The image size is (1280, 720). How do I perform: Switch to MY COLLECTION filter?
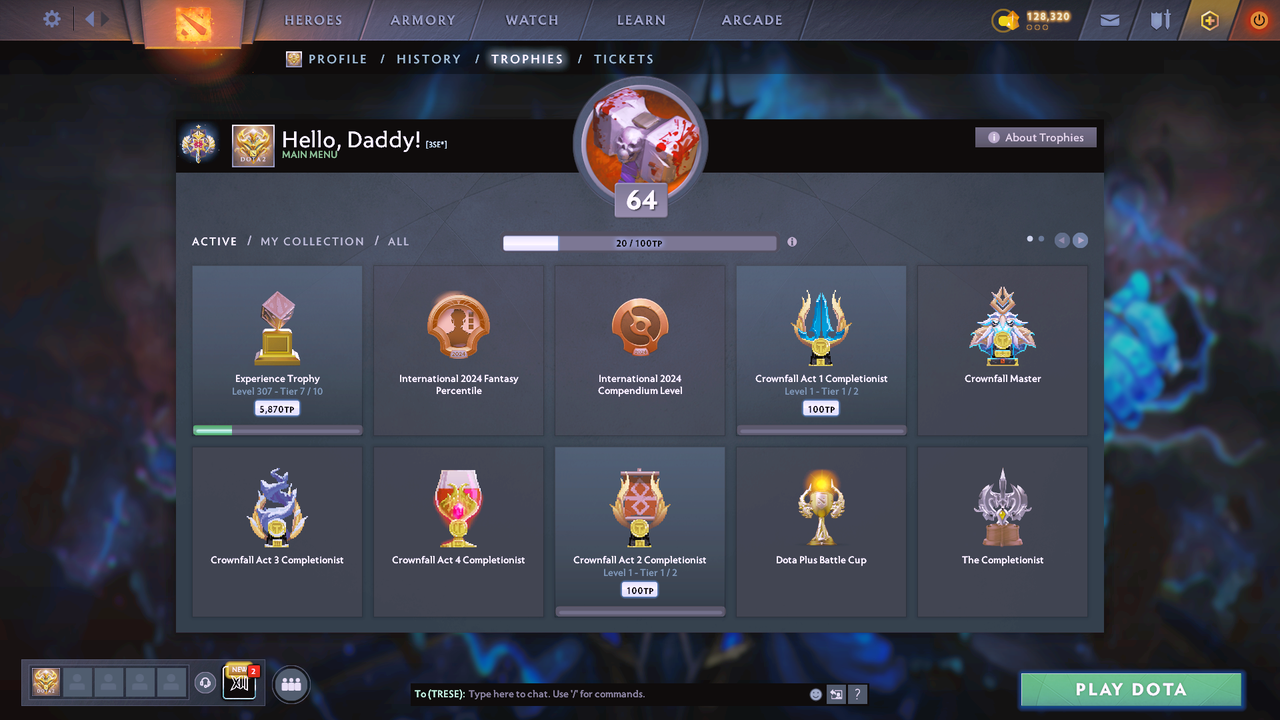[312, 241]
